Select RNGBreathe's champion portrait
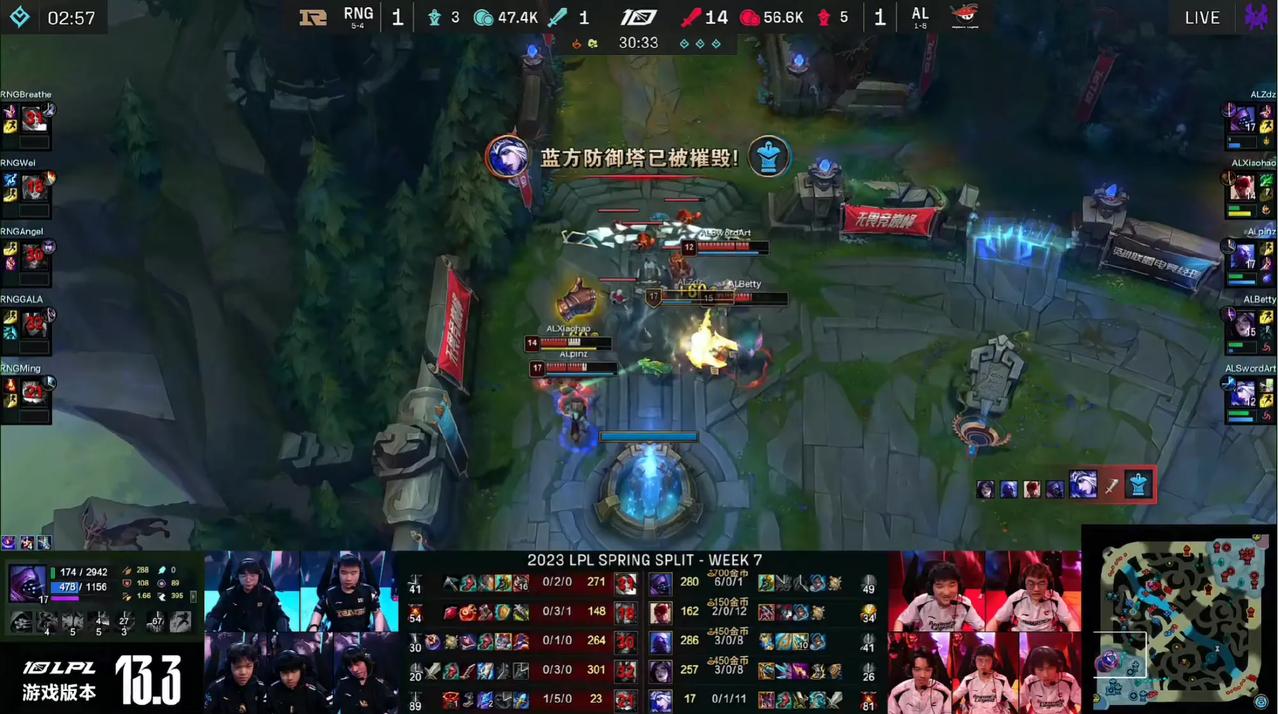Viewport: 1278px width, 714px height. (x=35, y=120)
